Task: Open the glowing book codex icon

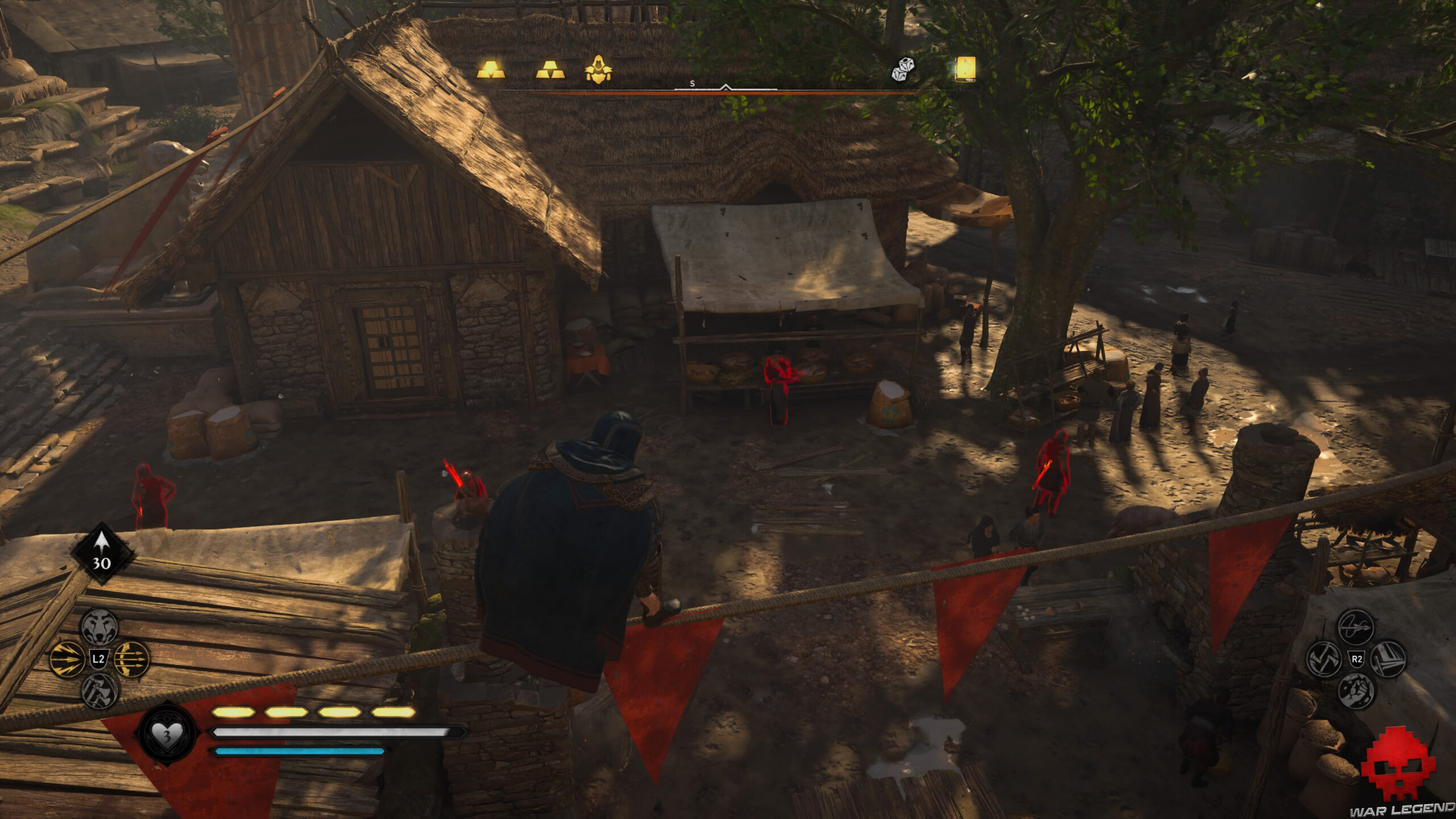Action: pos(966,69)
